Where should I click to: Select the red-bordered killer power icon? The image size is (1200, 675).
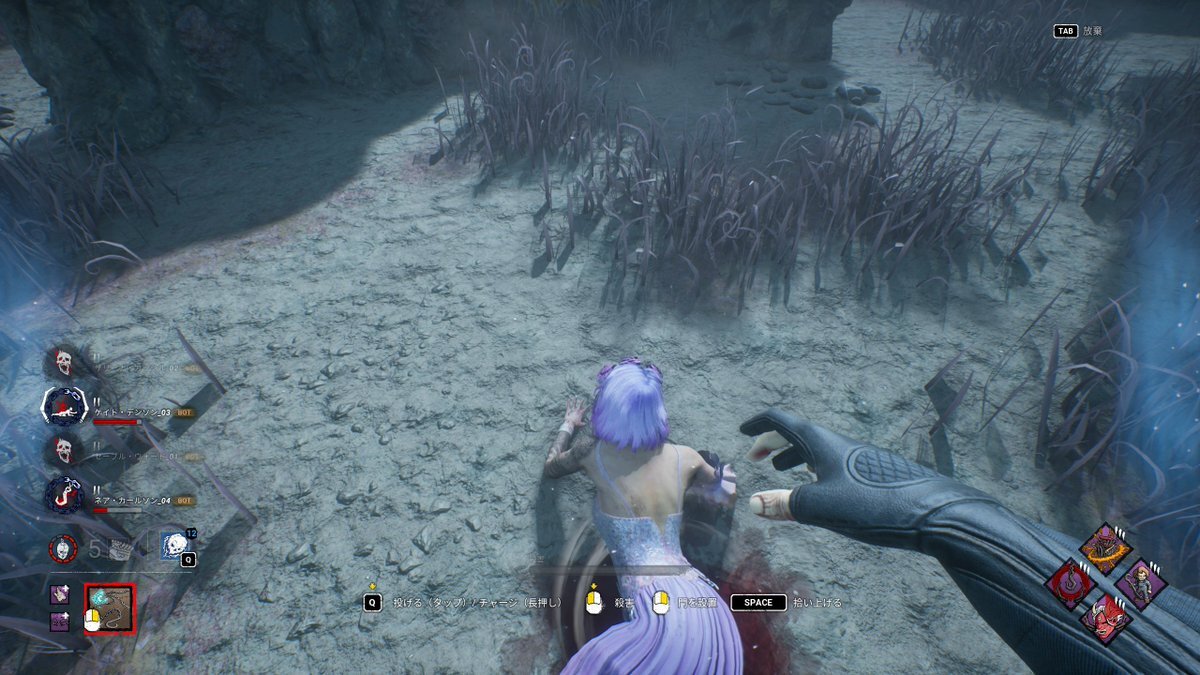109,609
